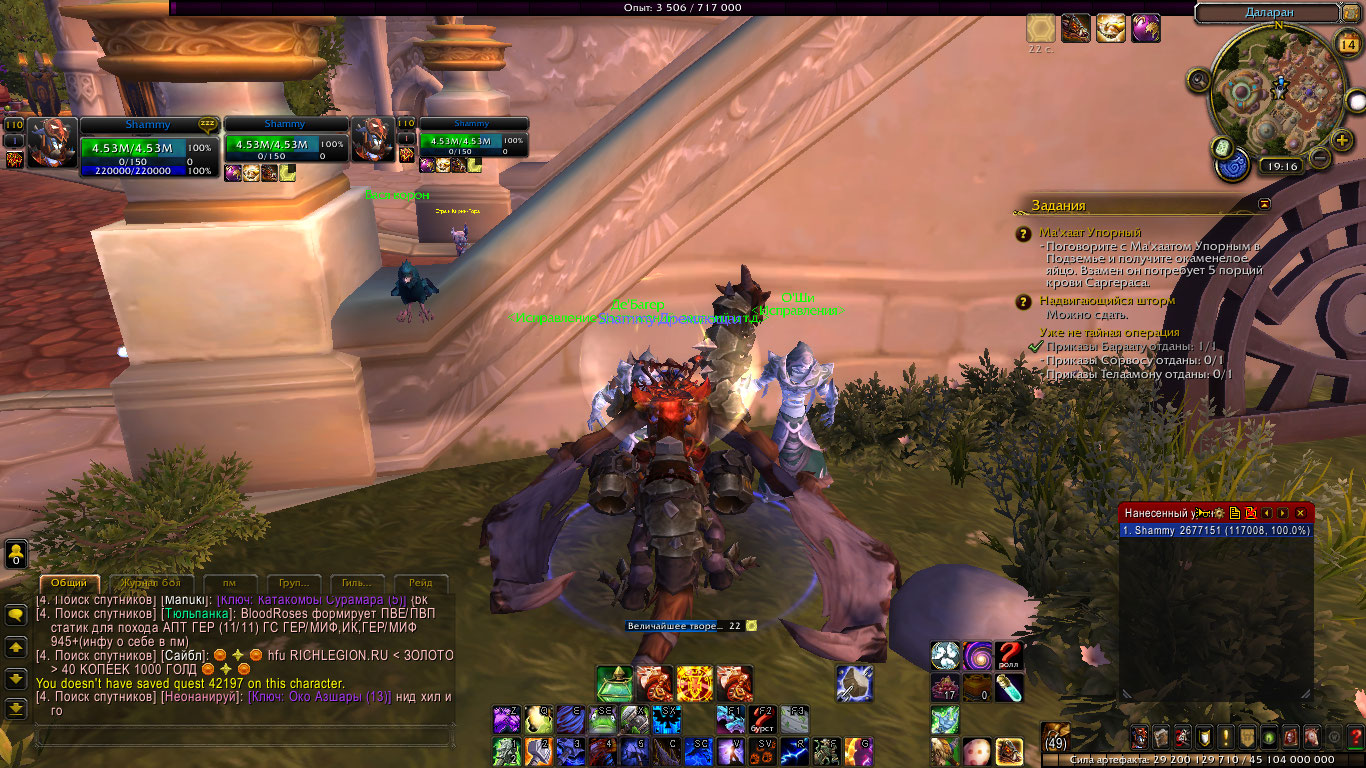
Task: Click the chat scroll-to-bottom button
Action: [x=16, y=709]
